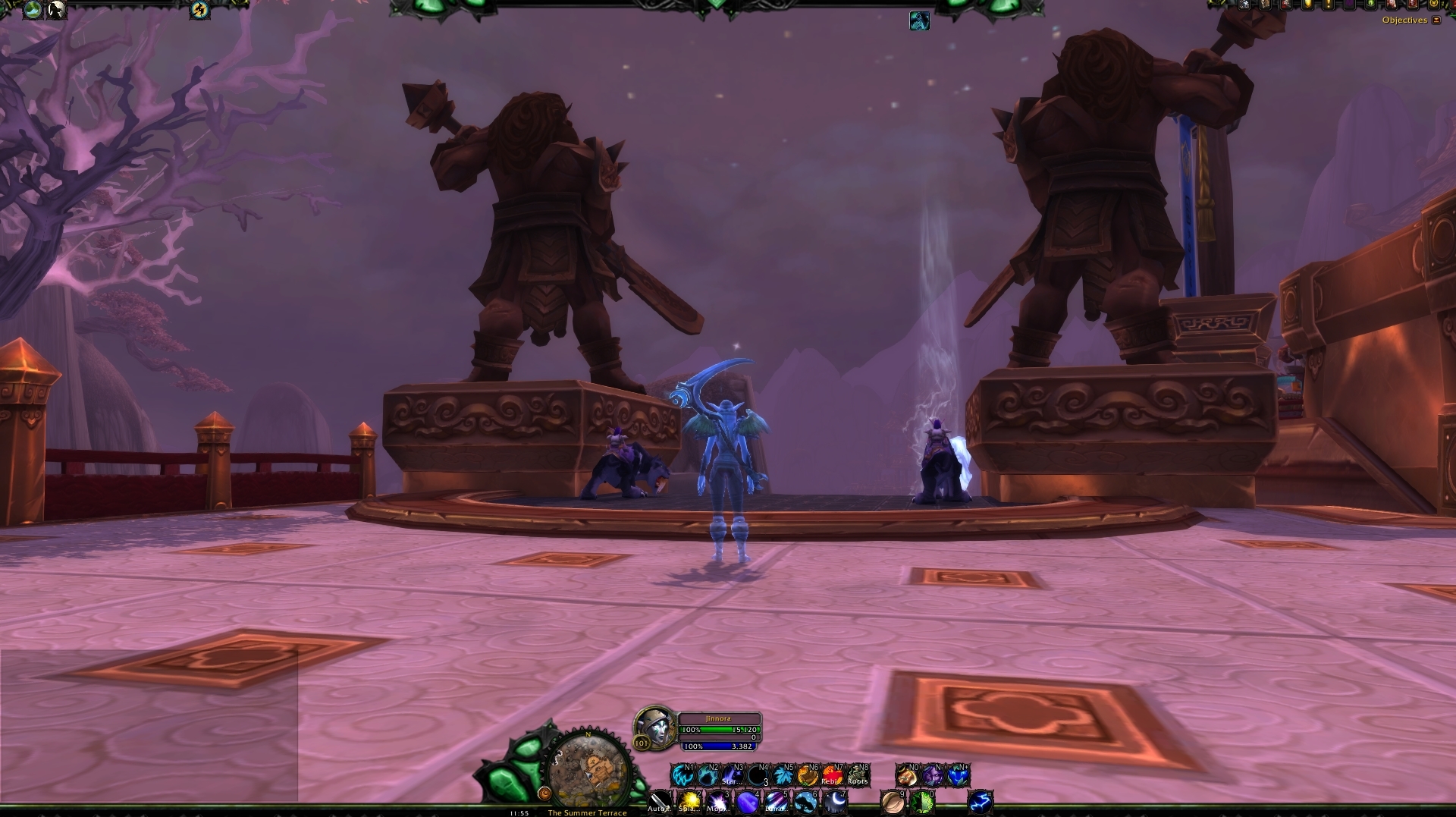
Task: Activate the Auto Attack sword ability
Action: 660,801
